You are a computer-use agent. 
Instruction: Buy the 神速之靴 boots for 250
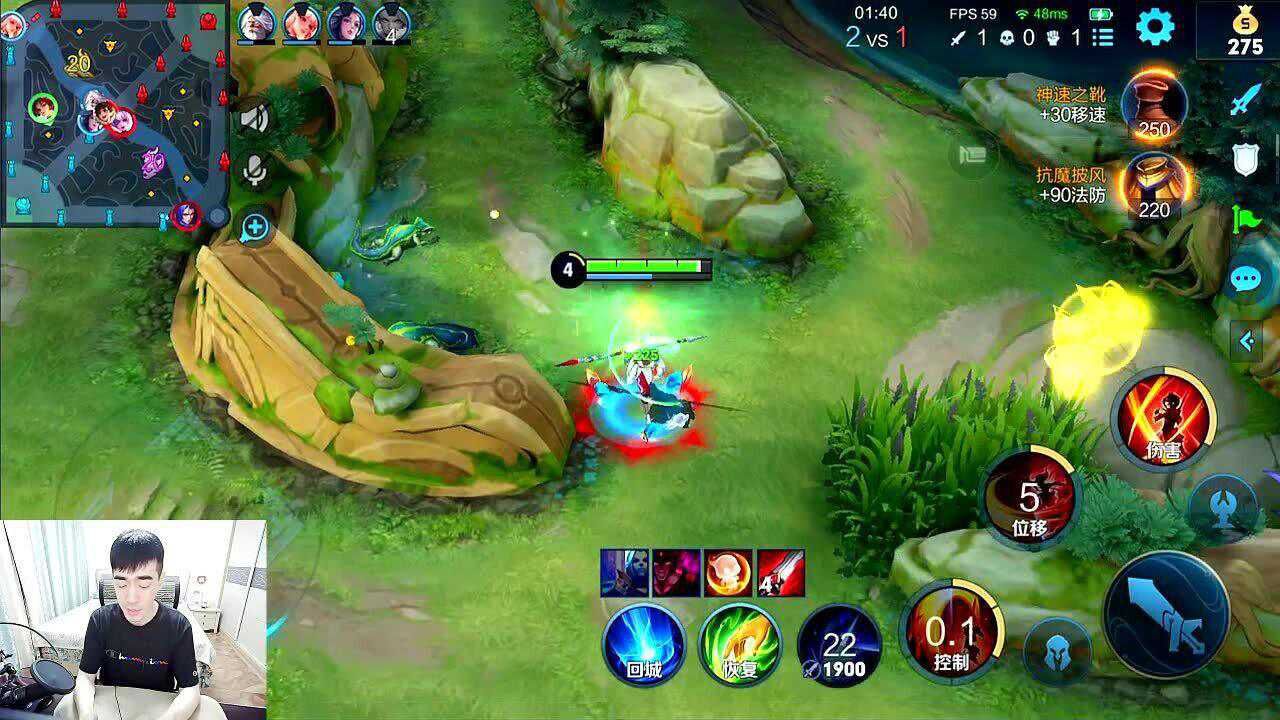pyautogui.click(x=1154, y=105)
